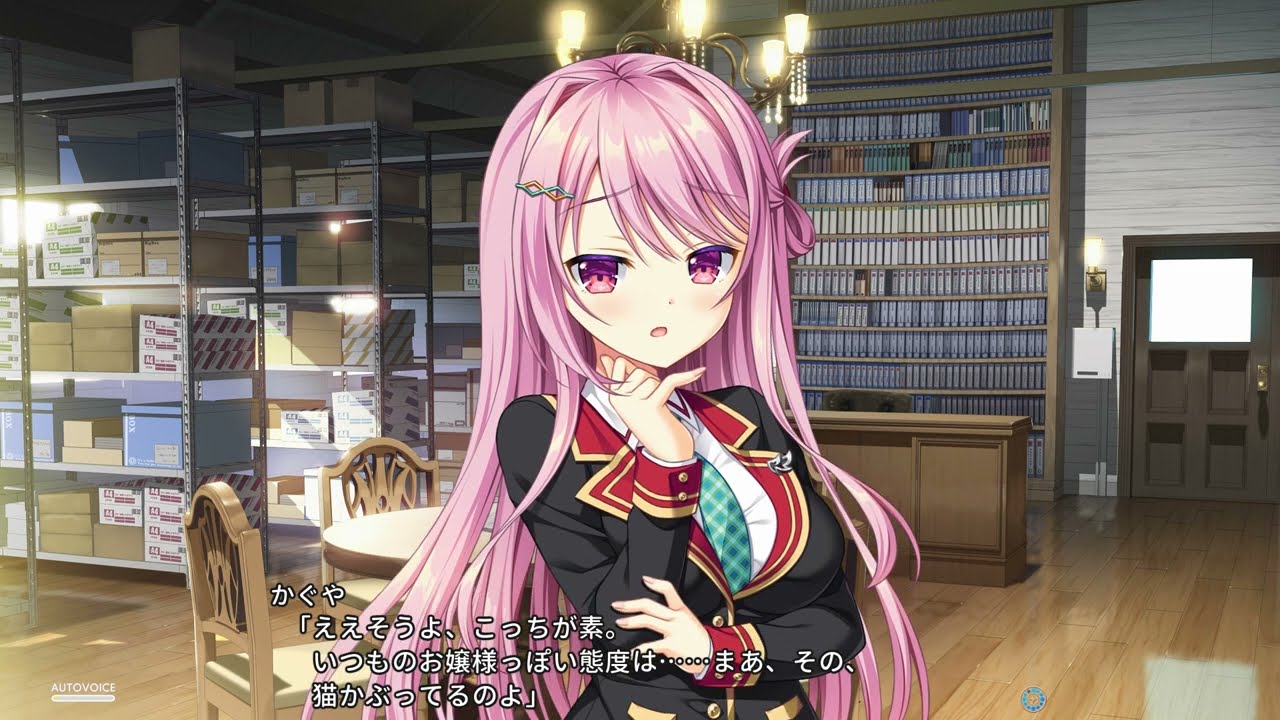Disable the voice auto-play feature

83,688
